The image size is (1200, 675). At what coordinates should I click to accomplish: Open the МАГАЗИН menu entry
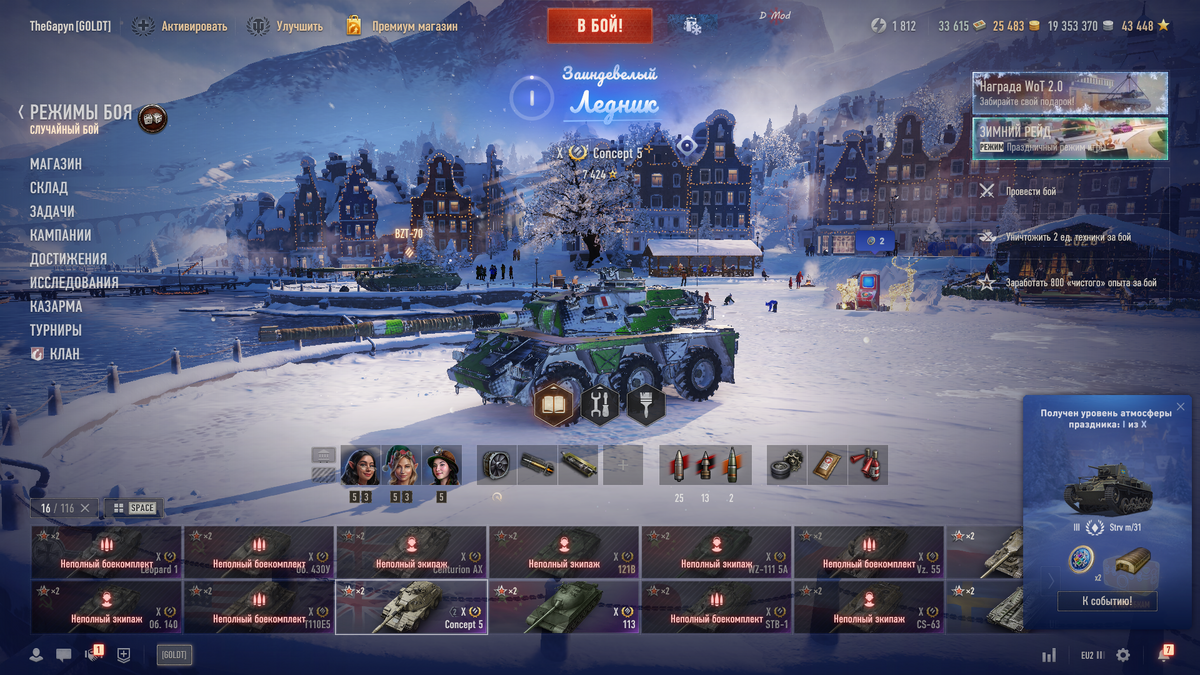[56, 164]
